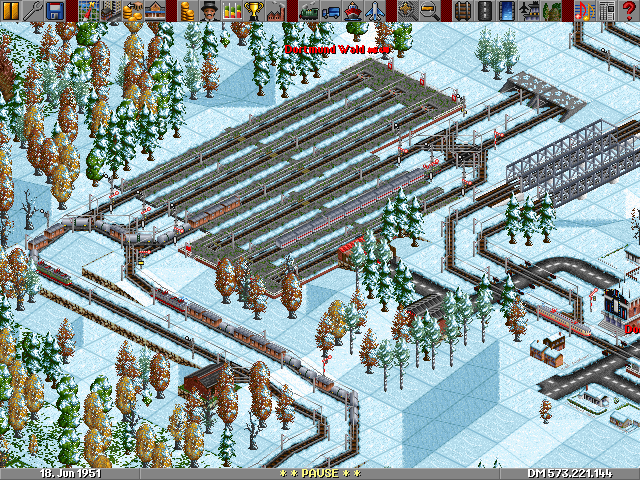
Task: Select the zoom in magnifier
Action: tap(407, 10)
